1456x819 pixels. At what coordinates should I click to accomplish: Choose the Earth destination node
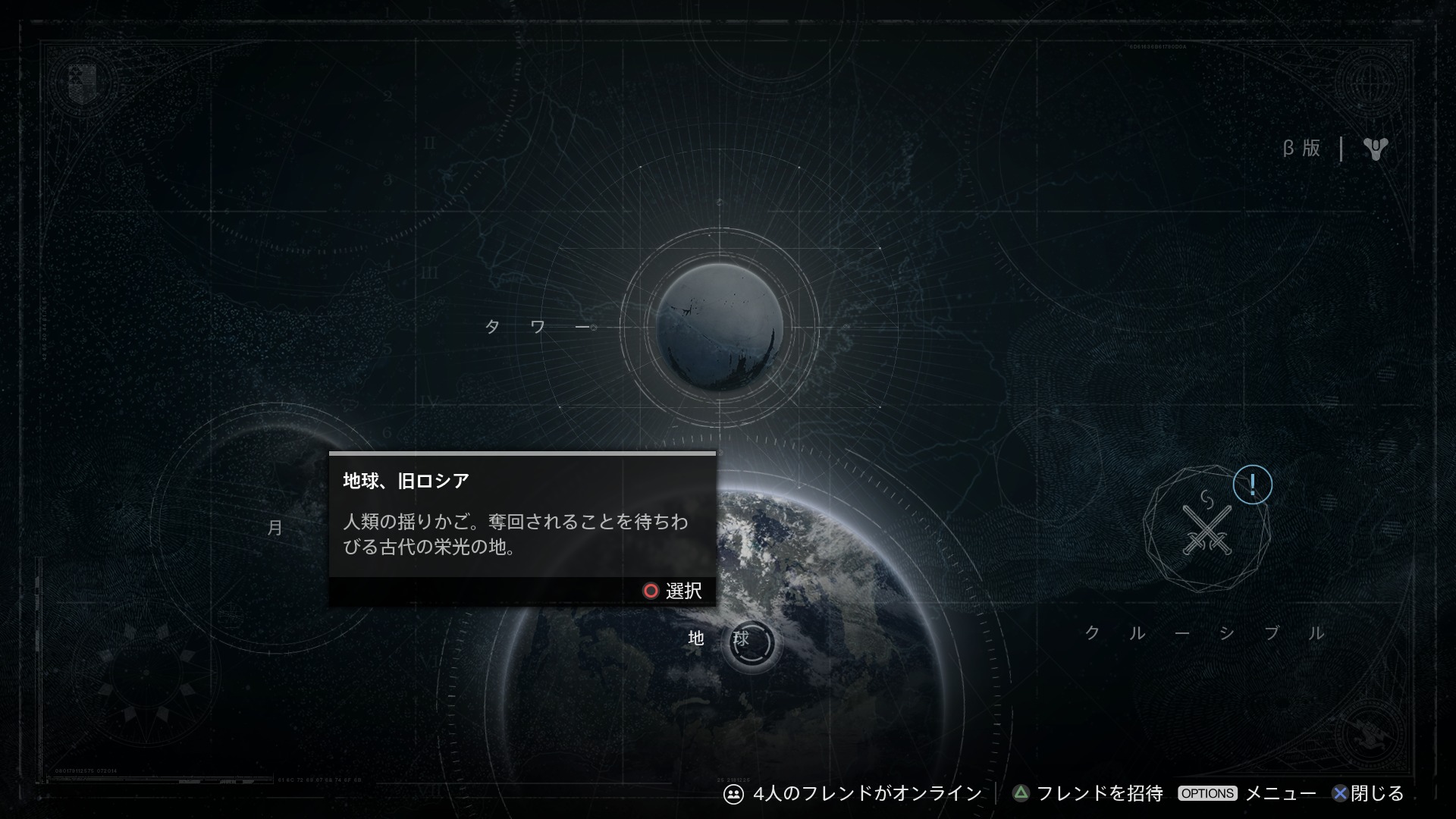pos(751,642)
